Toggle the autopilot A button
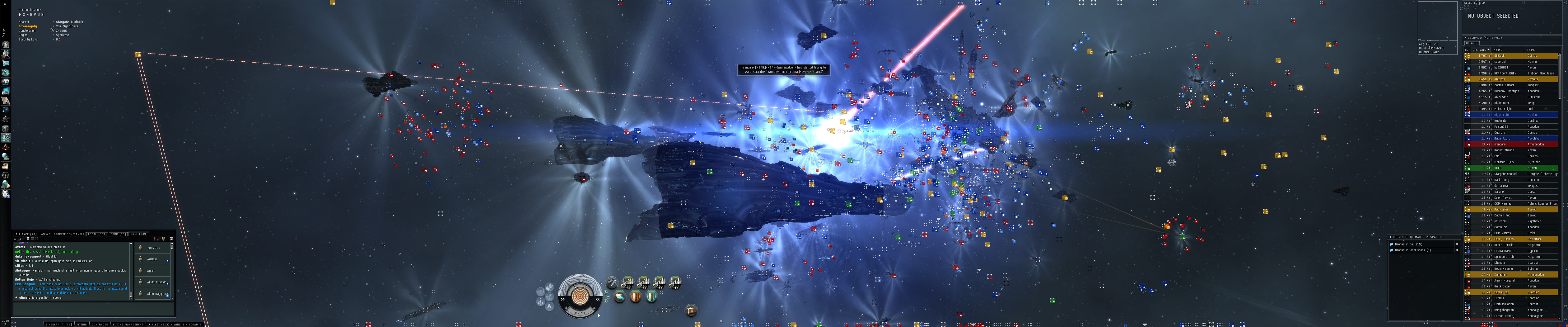Screen dimensions: 1568x327 tap(550, 307)
